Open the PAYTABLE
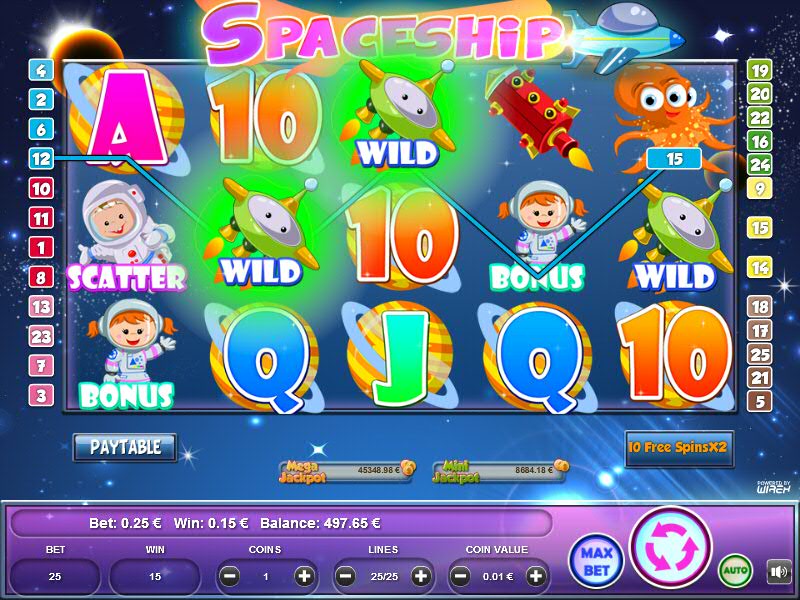Image resolution: width=800 pixels, height=600 pixels. click(x=125, y=447)
